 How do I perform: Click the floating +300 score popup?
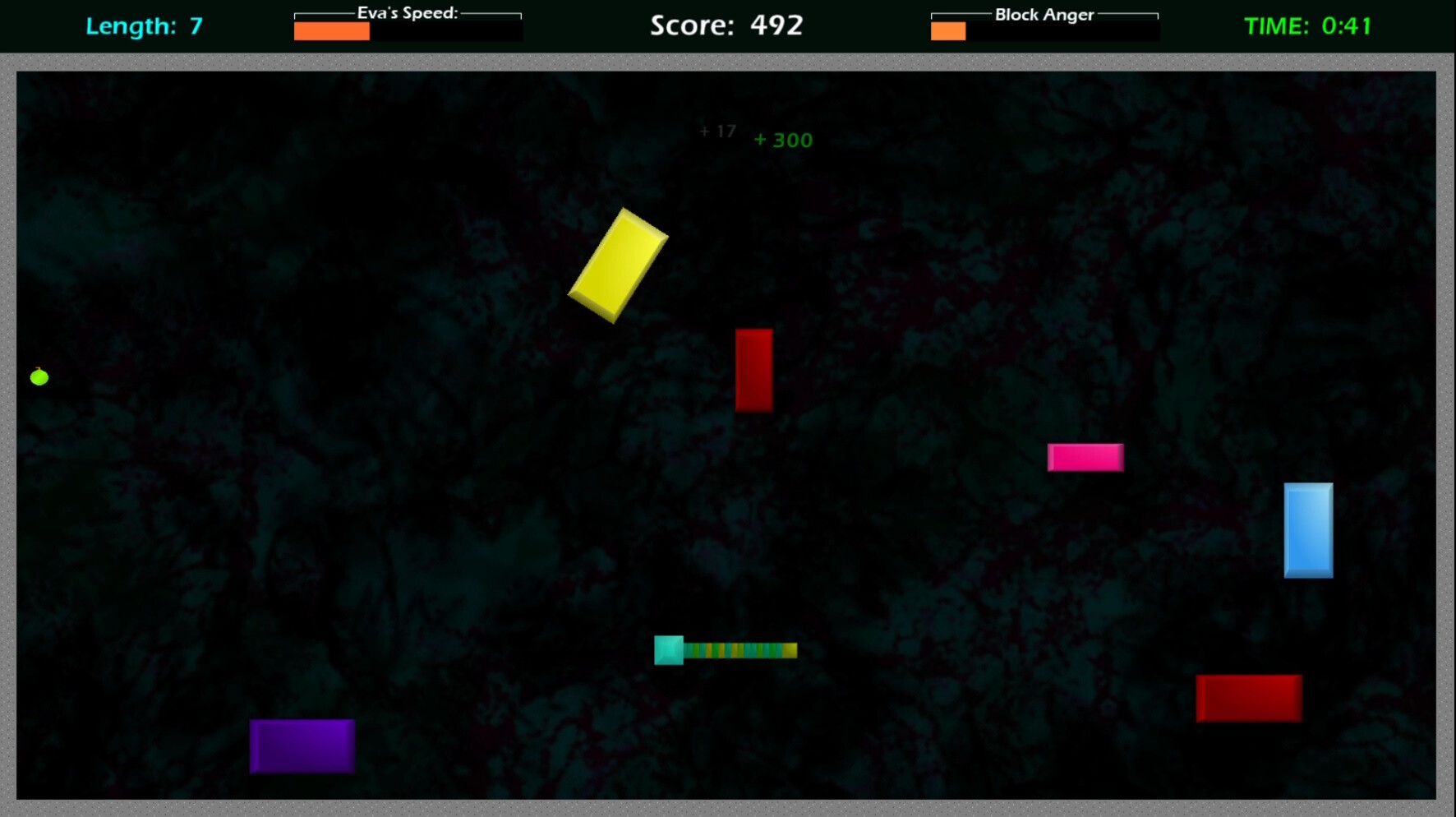point(781,140)
